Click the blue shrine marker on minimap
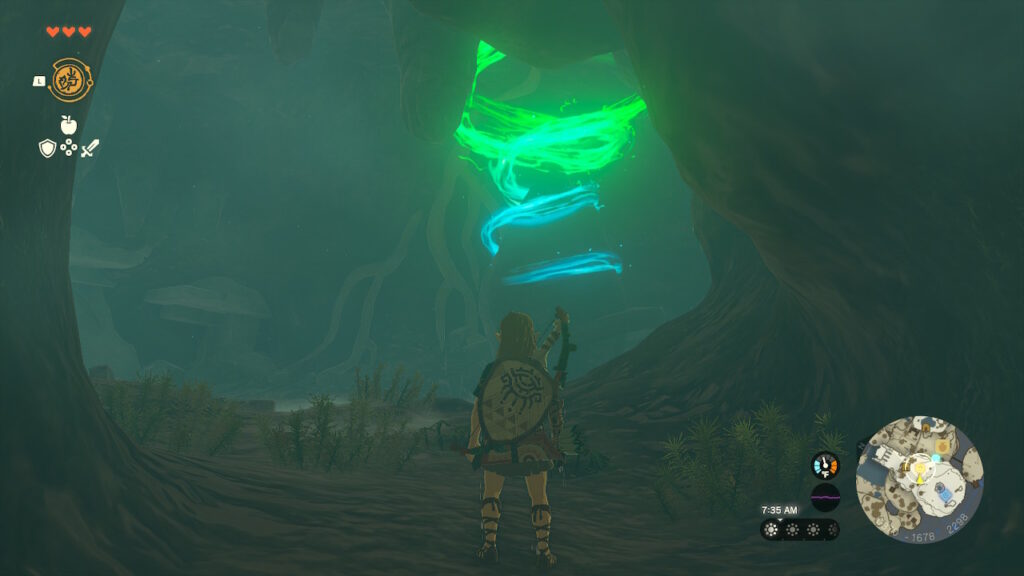The width and height of the screenshot is (1024, 576). [941, 491]
